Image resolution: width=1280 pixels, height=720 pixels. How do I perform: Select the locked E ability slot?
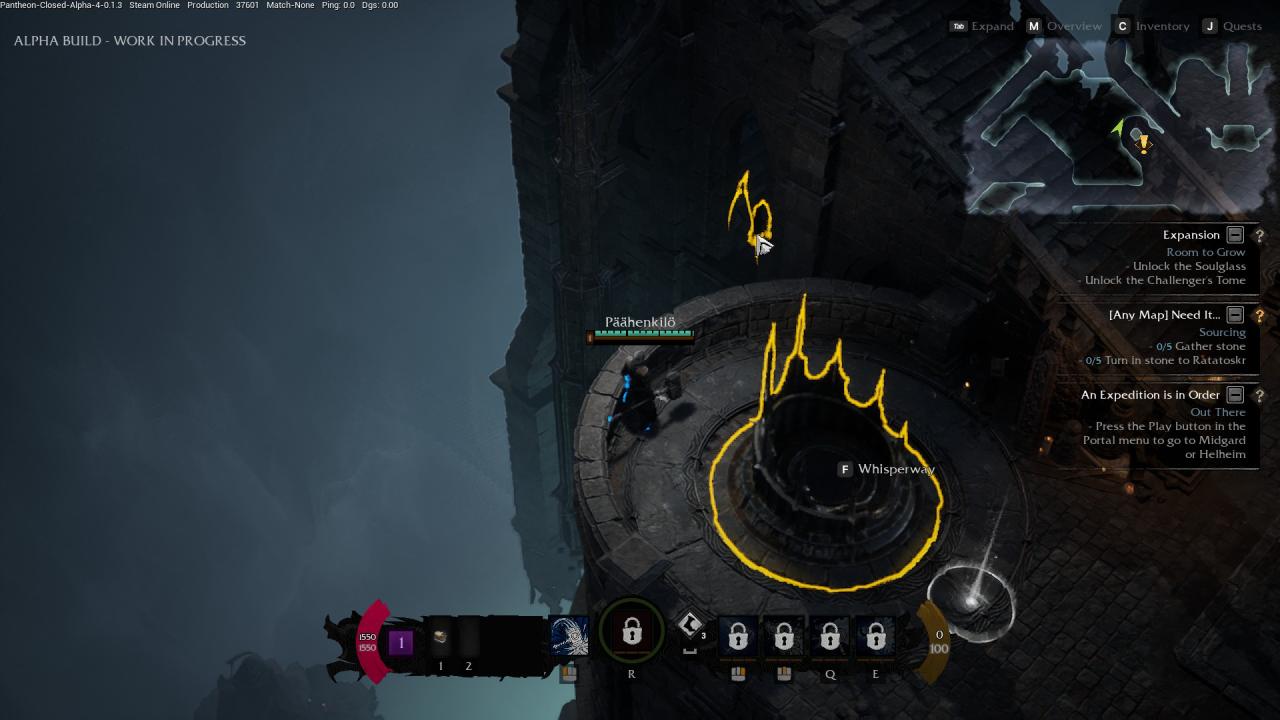[875, 637]
